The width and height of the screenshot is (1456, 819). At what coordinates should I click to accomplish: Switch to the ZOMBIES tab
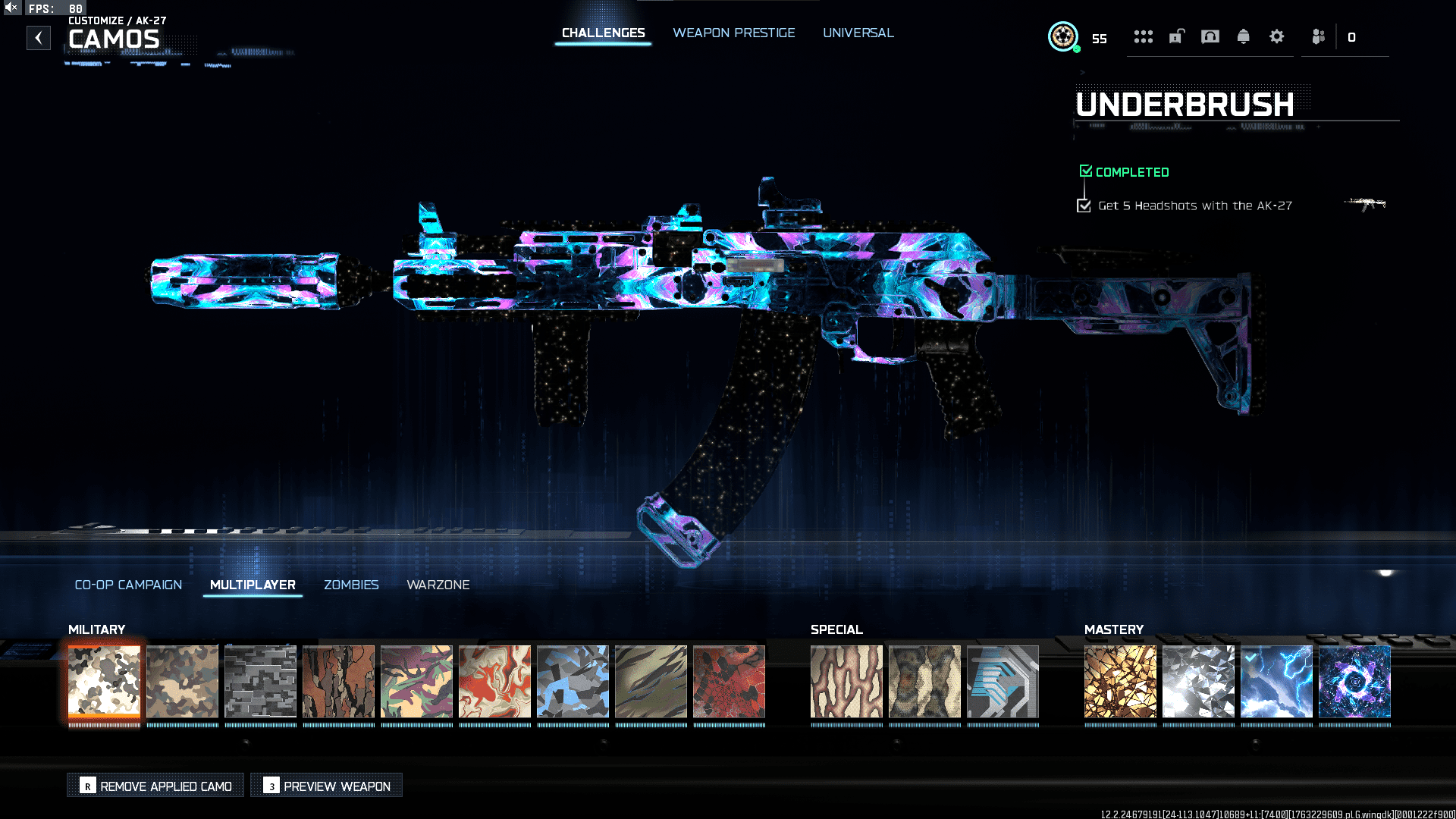(351, 585)
